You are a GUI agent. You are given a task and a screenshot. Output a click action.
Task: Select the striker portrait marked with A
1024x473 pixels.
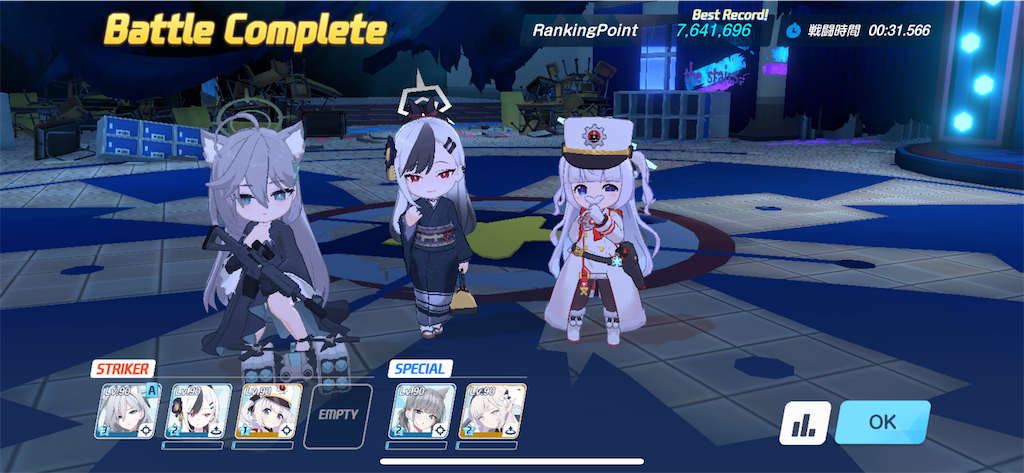click(x=128, y=411)
